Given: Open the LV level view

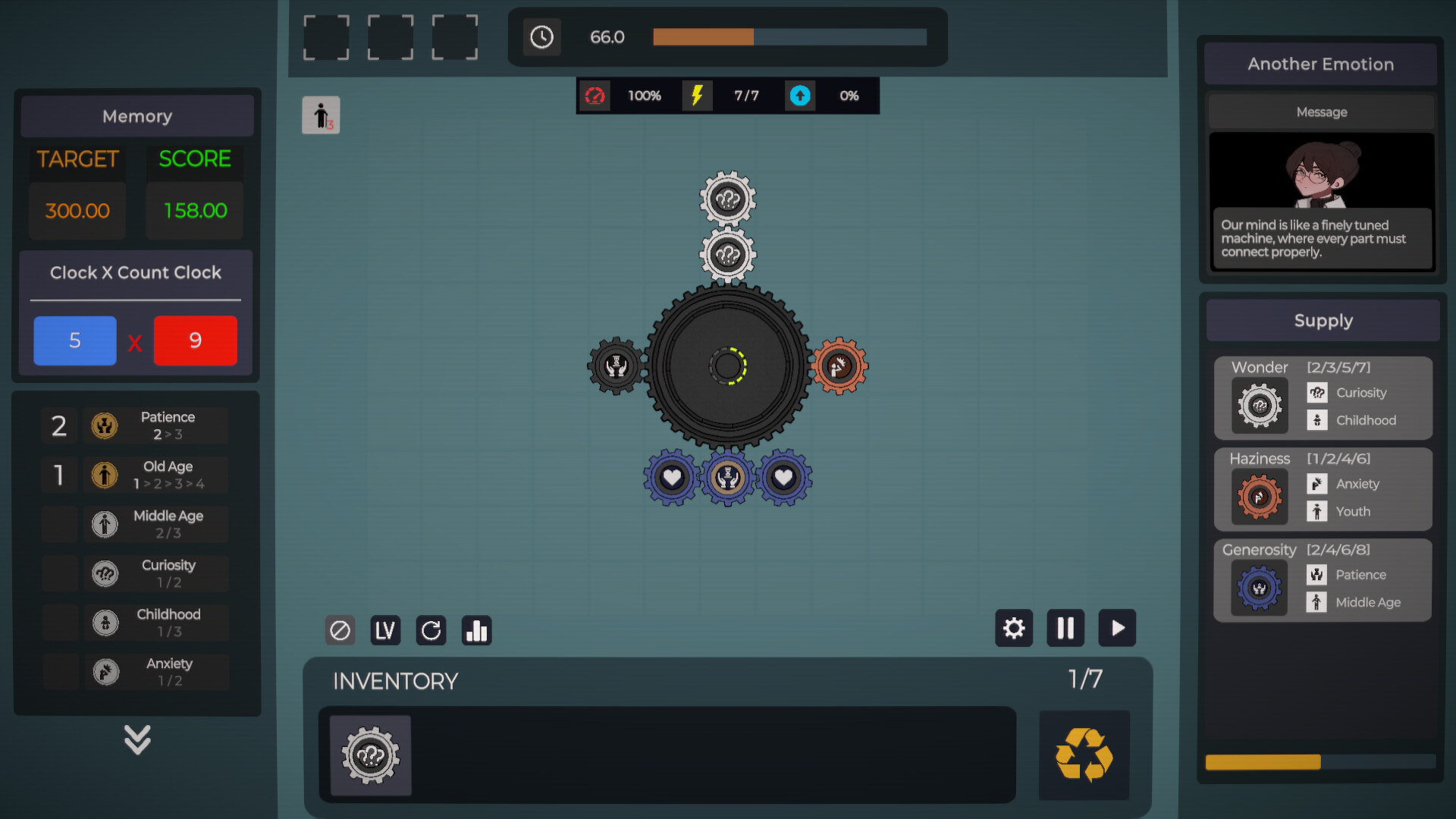Looking at the screenshot, I should pos(385,630).
